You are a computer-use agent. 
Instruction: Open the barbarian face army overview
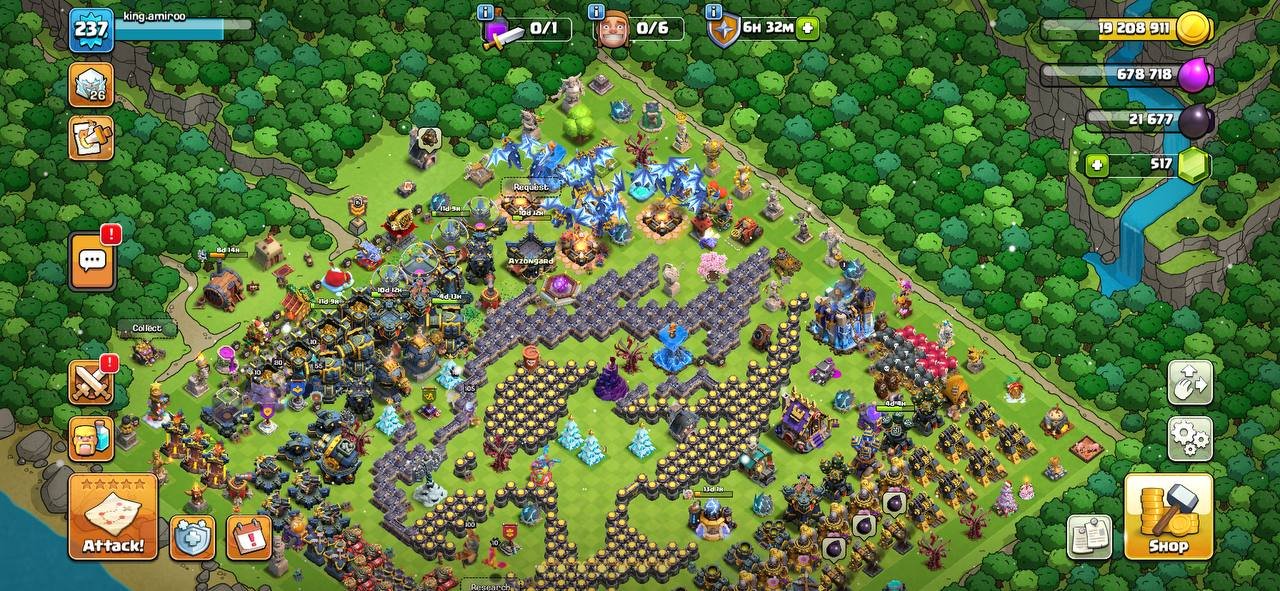[91, 438]
